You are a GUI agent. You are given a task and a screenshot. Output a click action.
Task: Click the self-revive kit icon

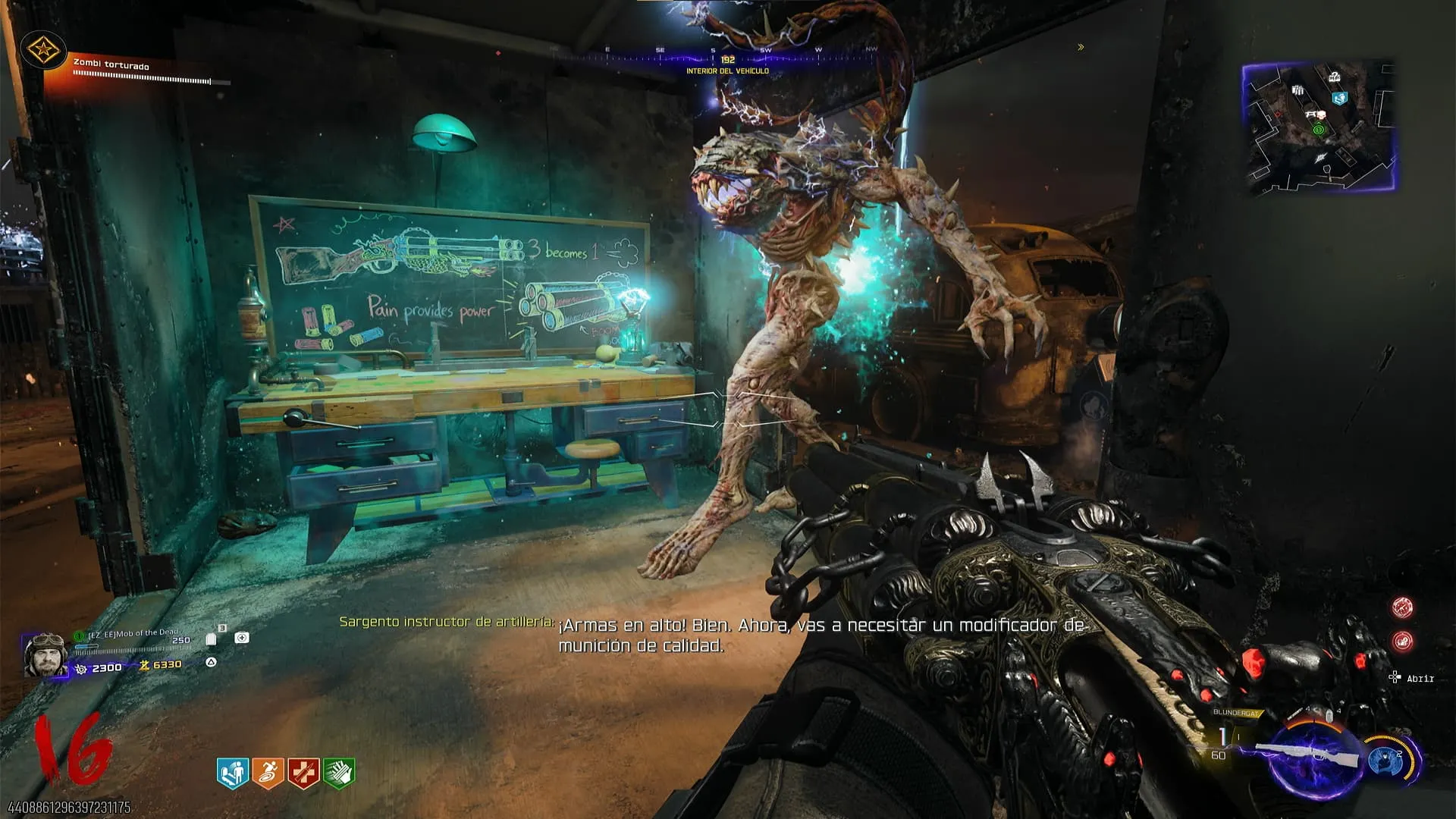(242, 638)
